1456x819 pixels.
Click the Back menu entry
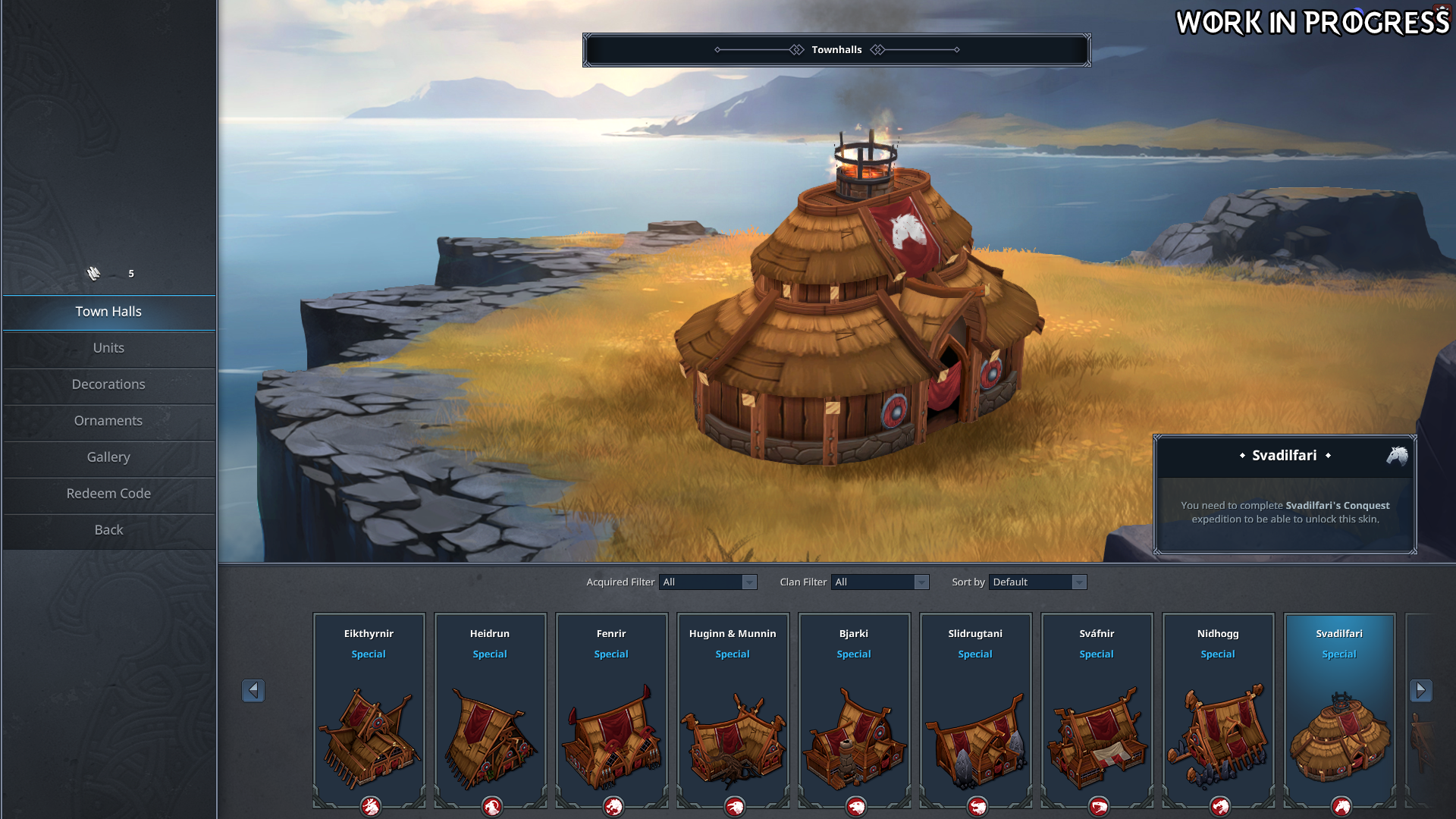[x=108, y=530]
